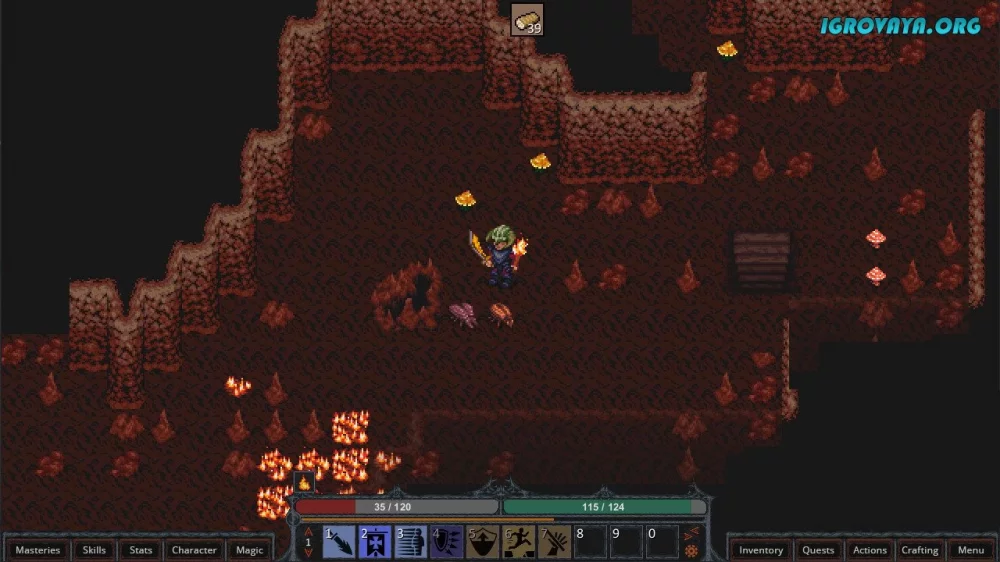Use the leaping runner skill in slot 6
The width and height of the screenshot is (1000, 562).
pyautogui.click(x=519, y=542)
